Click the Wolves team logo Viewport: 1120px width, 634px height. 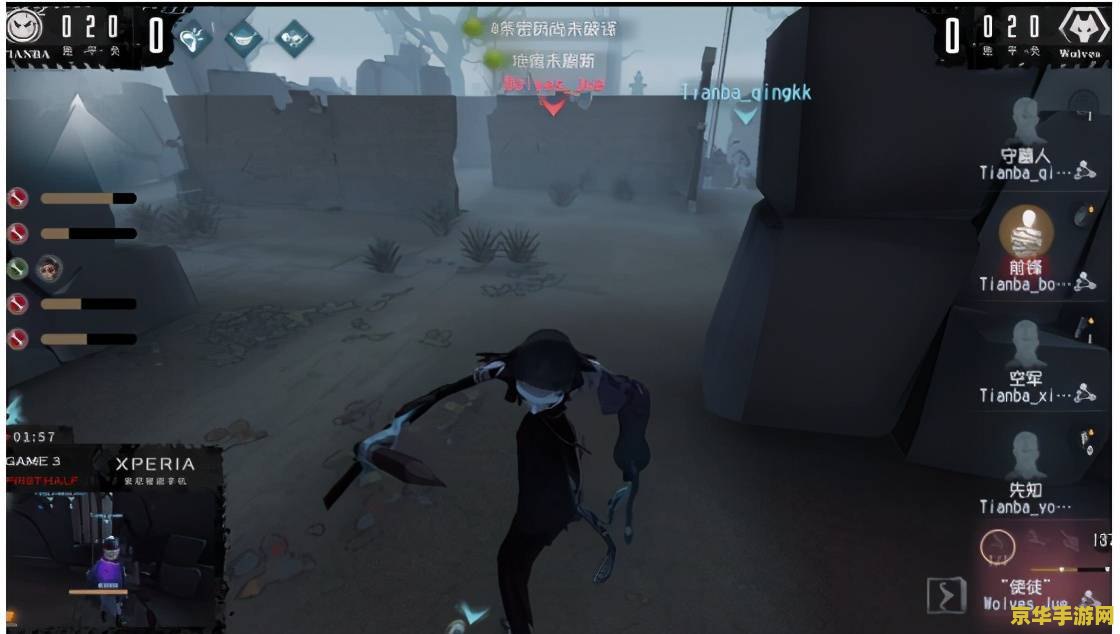tap(1083, 28)
